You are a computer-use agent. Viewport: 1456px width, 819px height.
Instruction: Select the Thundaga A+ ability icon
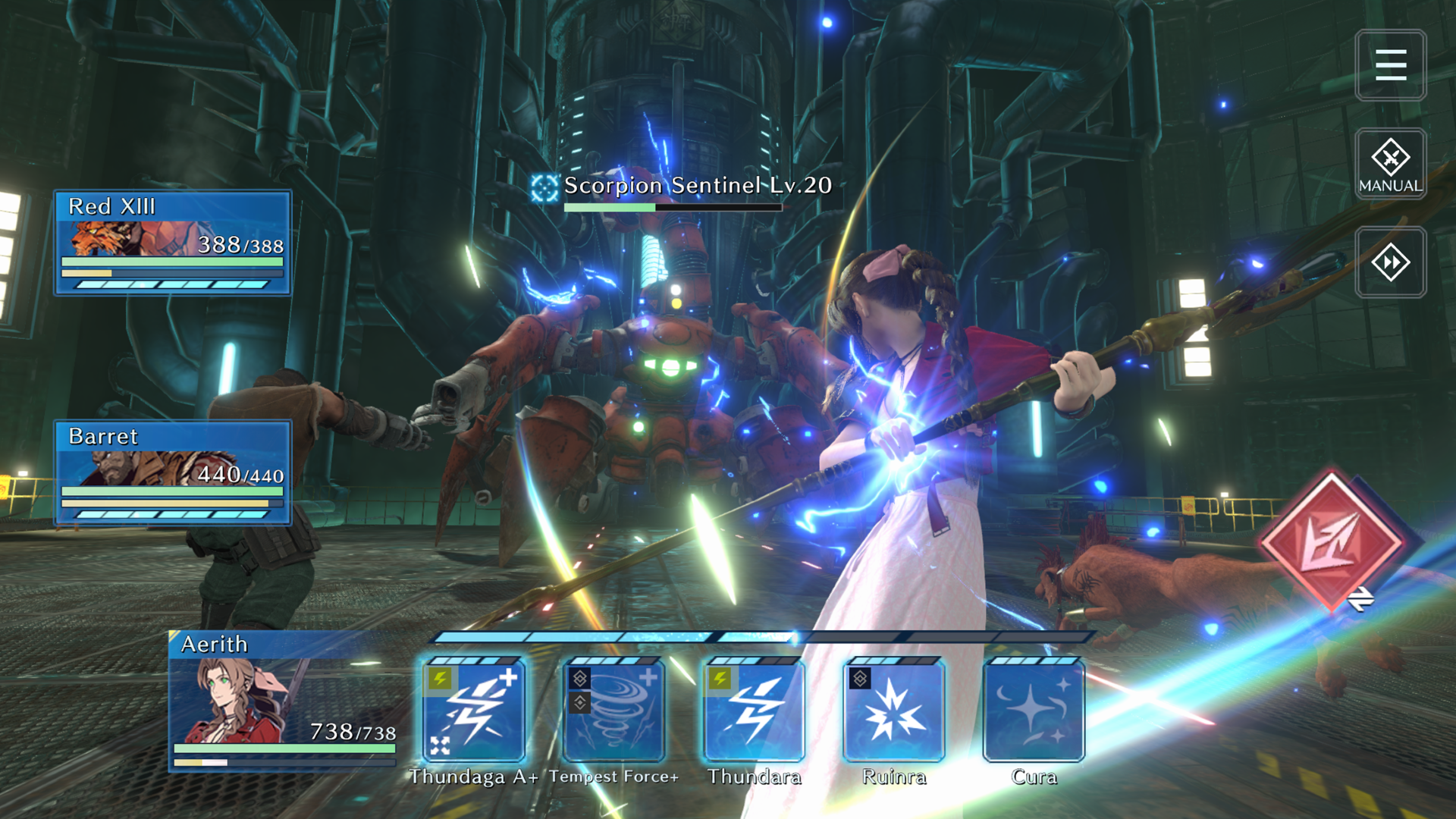[x=472, y=711]
